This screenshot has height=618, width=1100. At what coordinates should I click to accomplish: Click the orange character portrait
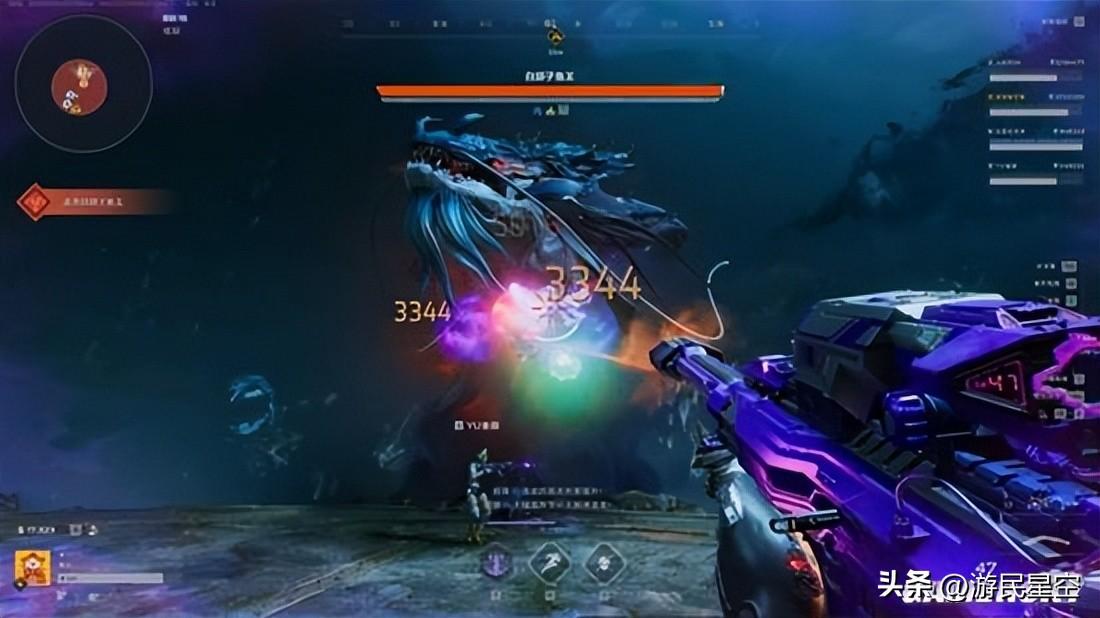[x=28, y=570]
